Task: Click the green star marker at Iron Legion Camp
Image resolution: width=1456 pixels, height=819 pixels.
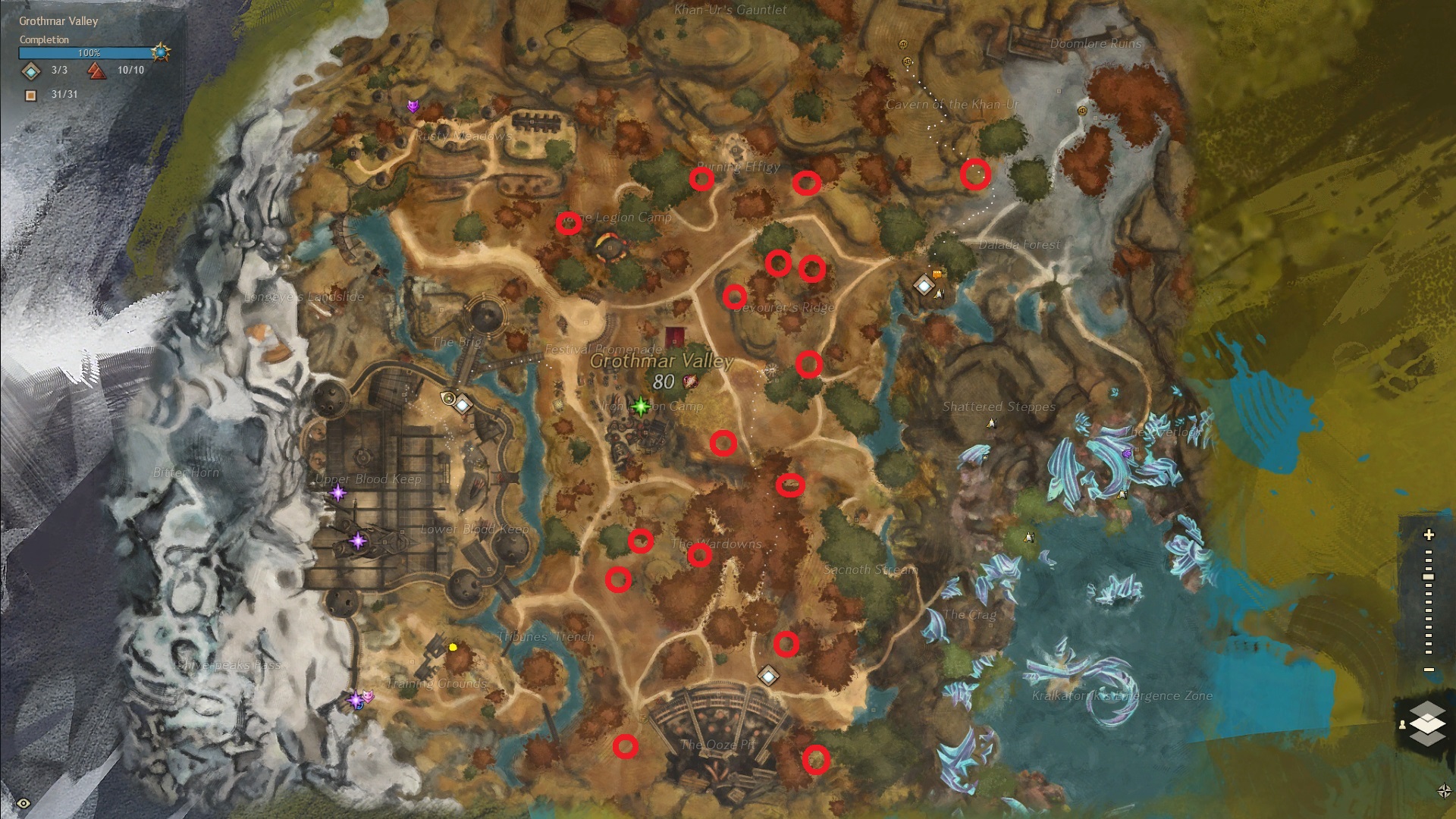Action: 641,406
